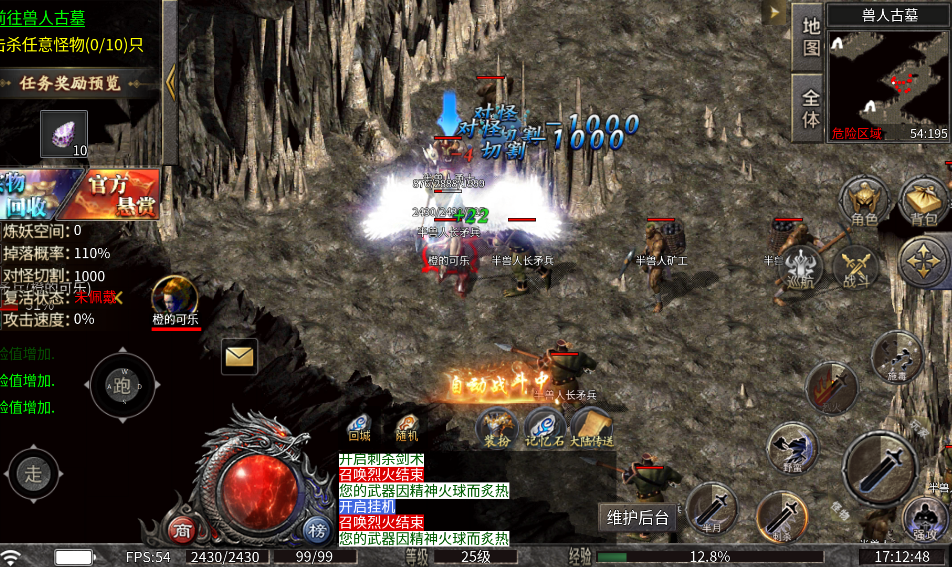Toggle the 战斗 crossed swords icon

(x=856, y=268)
